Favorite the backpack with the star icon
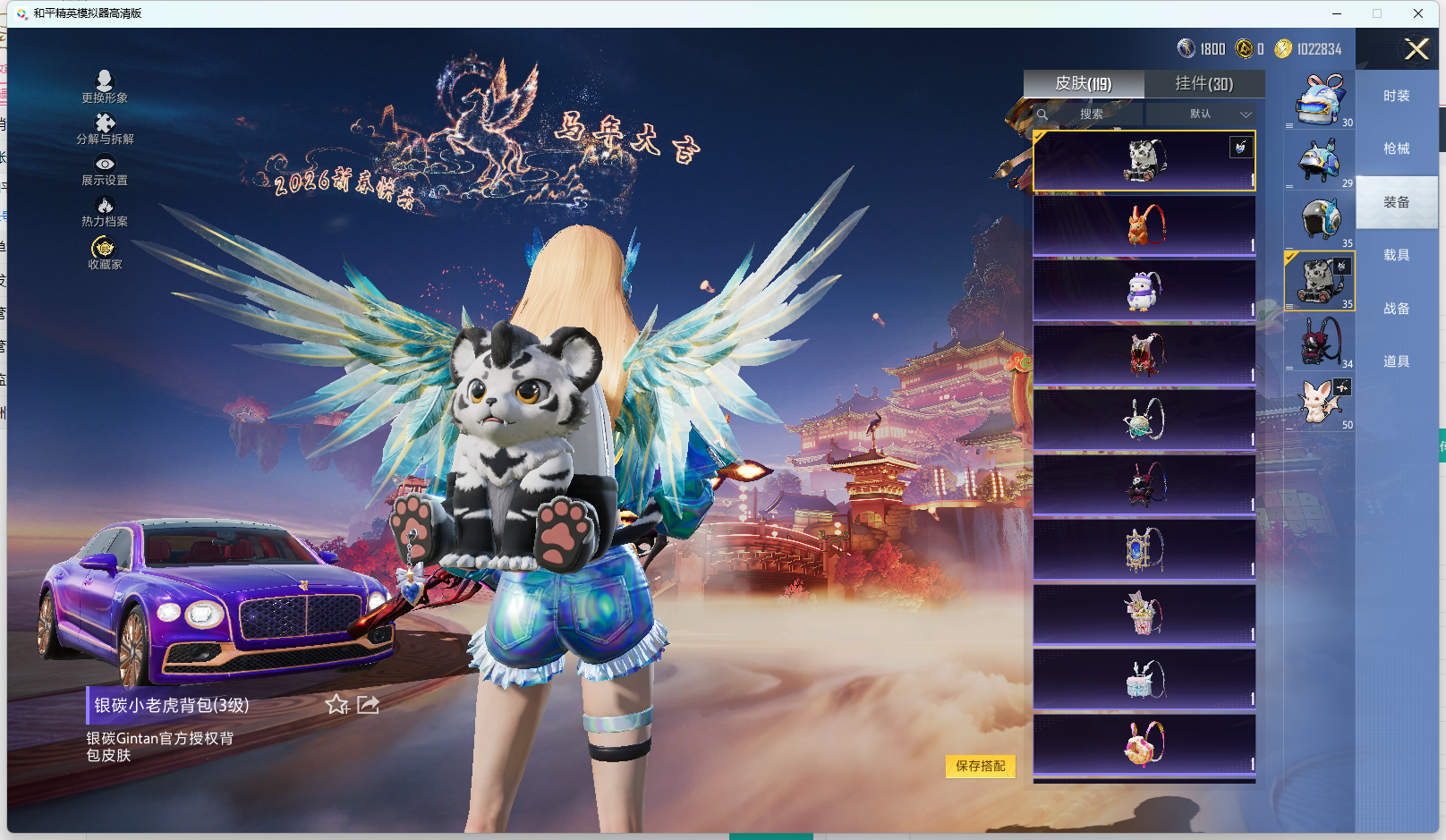This screenshot has height=840, width=1446. 337,705
